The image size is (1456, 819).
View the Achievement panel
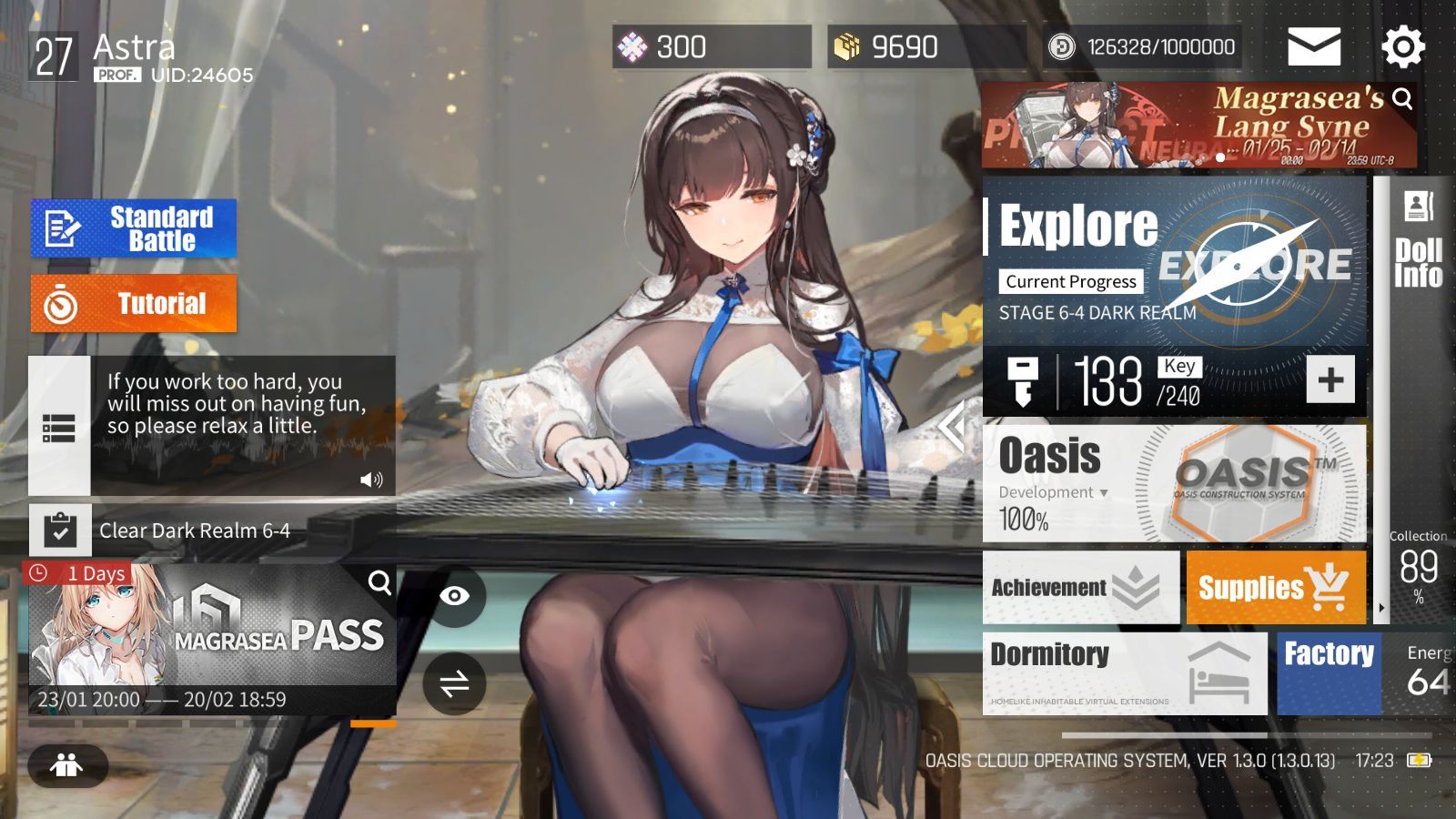click(x=1080, y=588)
